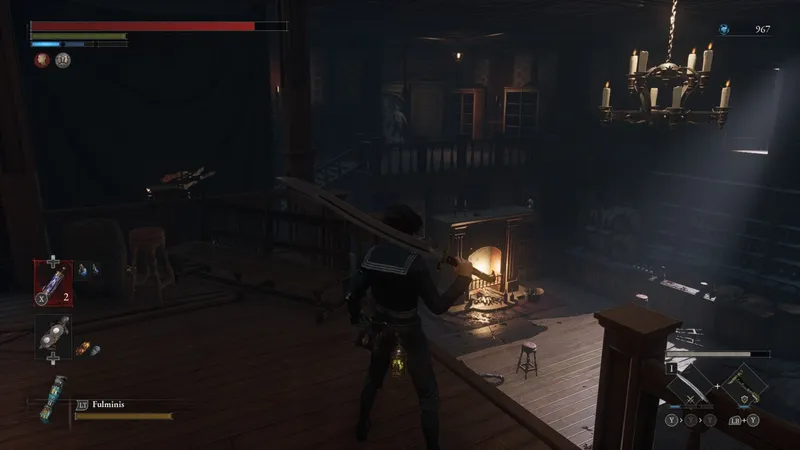The height and width of the screenshot is (450, 800).
Task: Select the Pulse Cell belt item slot
Action: click(x=53, y=281)
